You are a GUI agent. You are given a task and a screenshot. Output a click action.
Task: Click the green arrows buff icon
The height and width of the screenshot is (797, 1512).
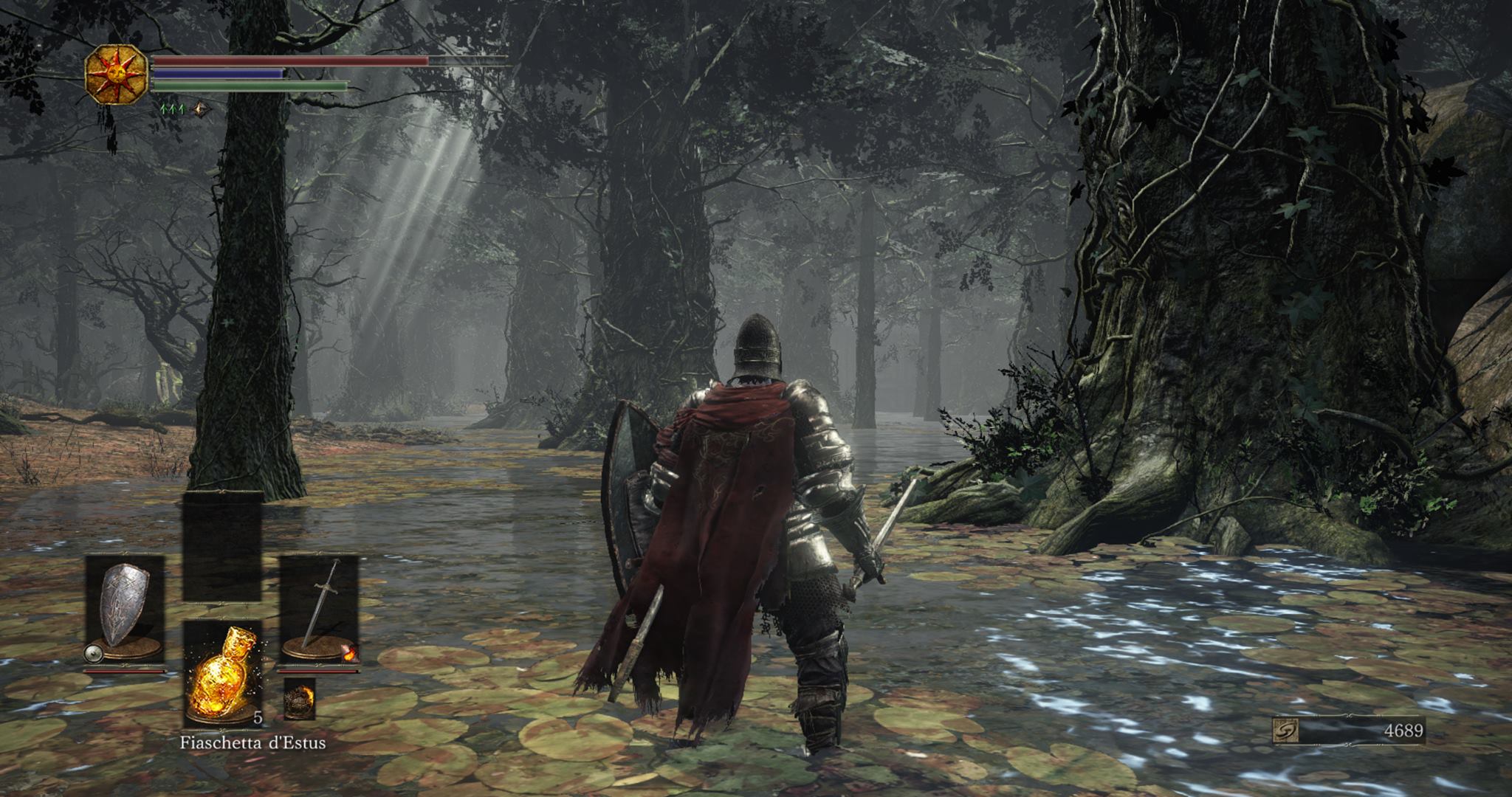click(172, 110)
